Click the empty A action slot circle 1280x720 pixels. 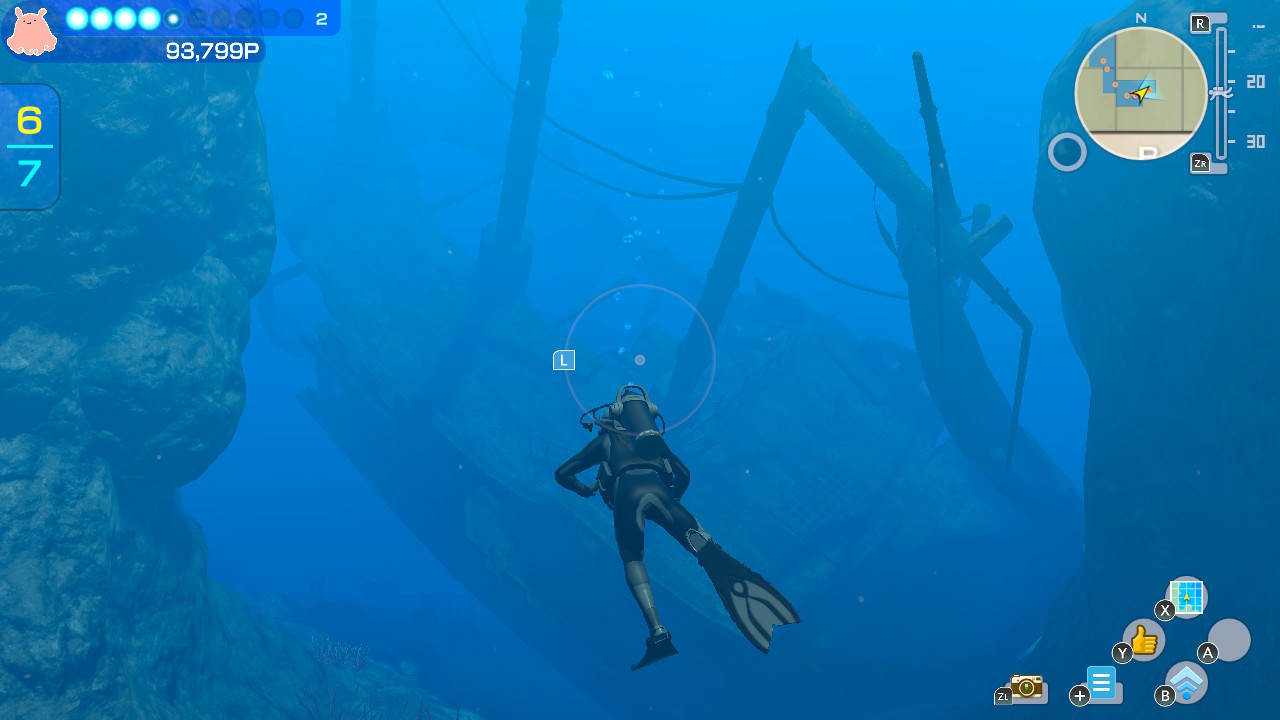coord(1229,640)
